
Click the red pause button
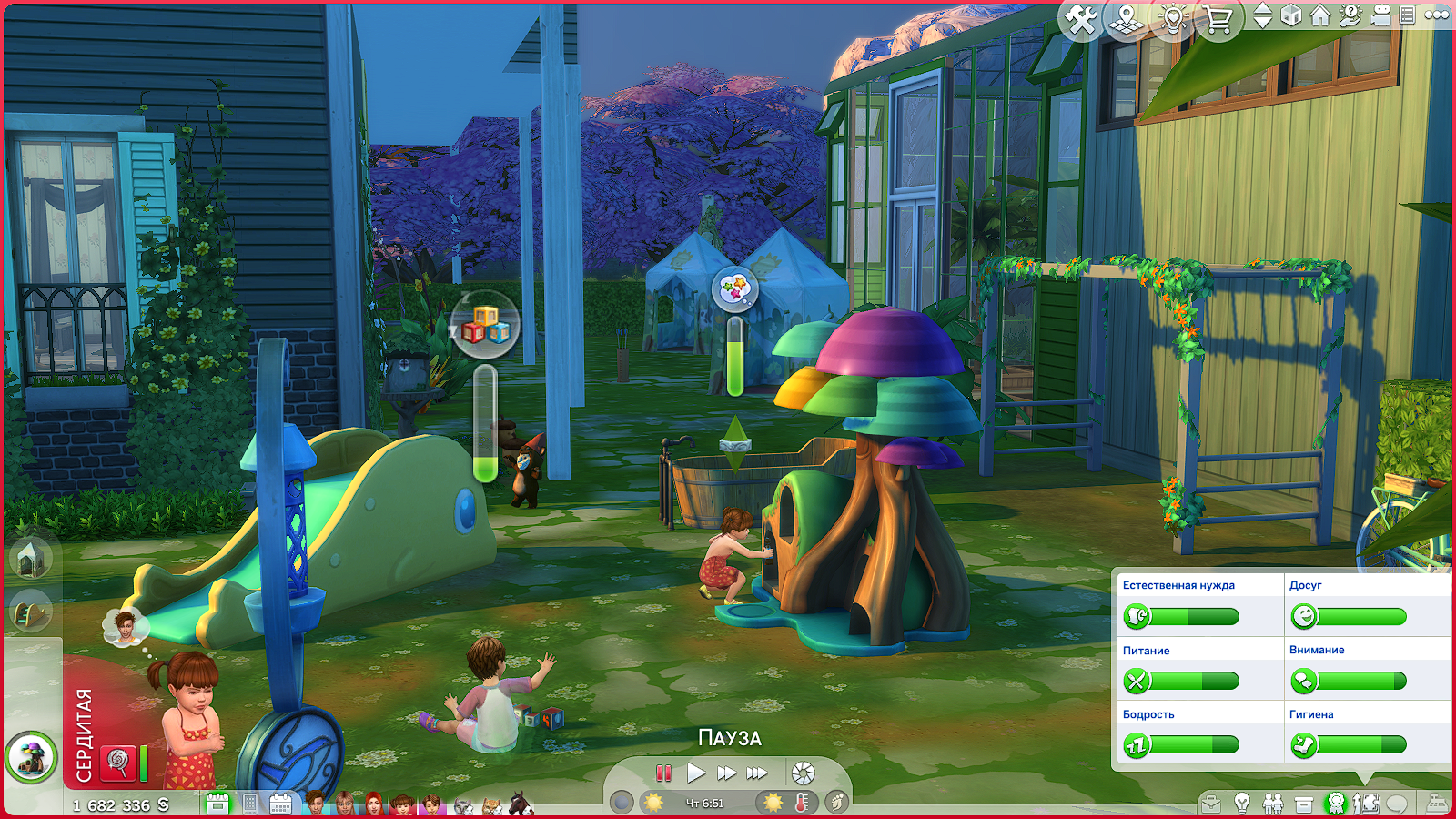pos(663,773)
